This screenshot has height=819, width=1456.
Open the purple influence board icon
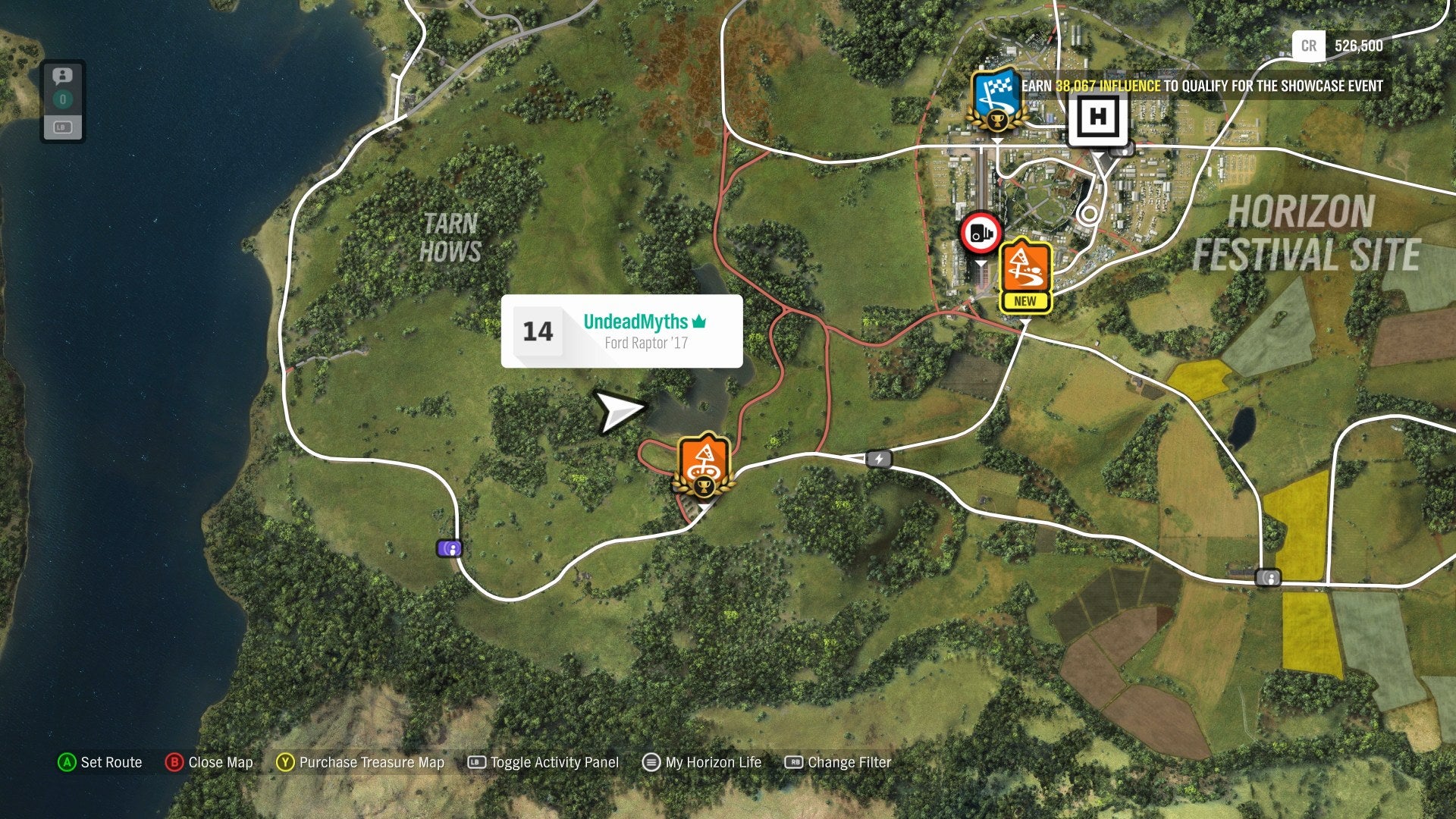click(449, 548)
